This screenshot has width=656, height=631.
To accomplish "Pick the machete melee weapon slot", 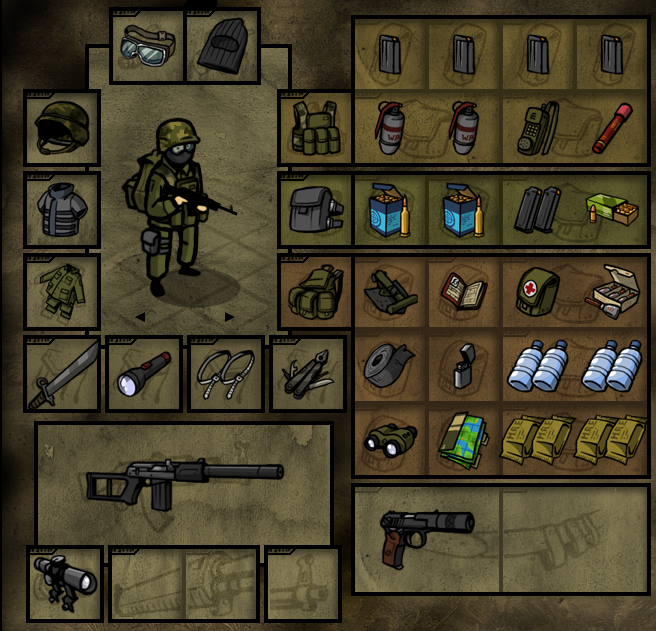I will [62, 374].
